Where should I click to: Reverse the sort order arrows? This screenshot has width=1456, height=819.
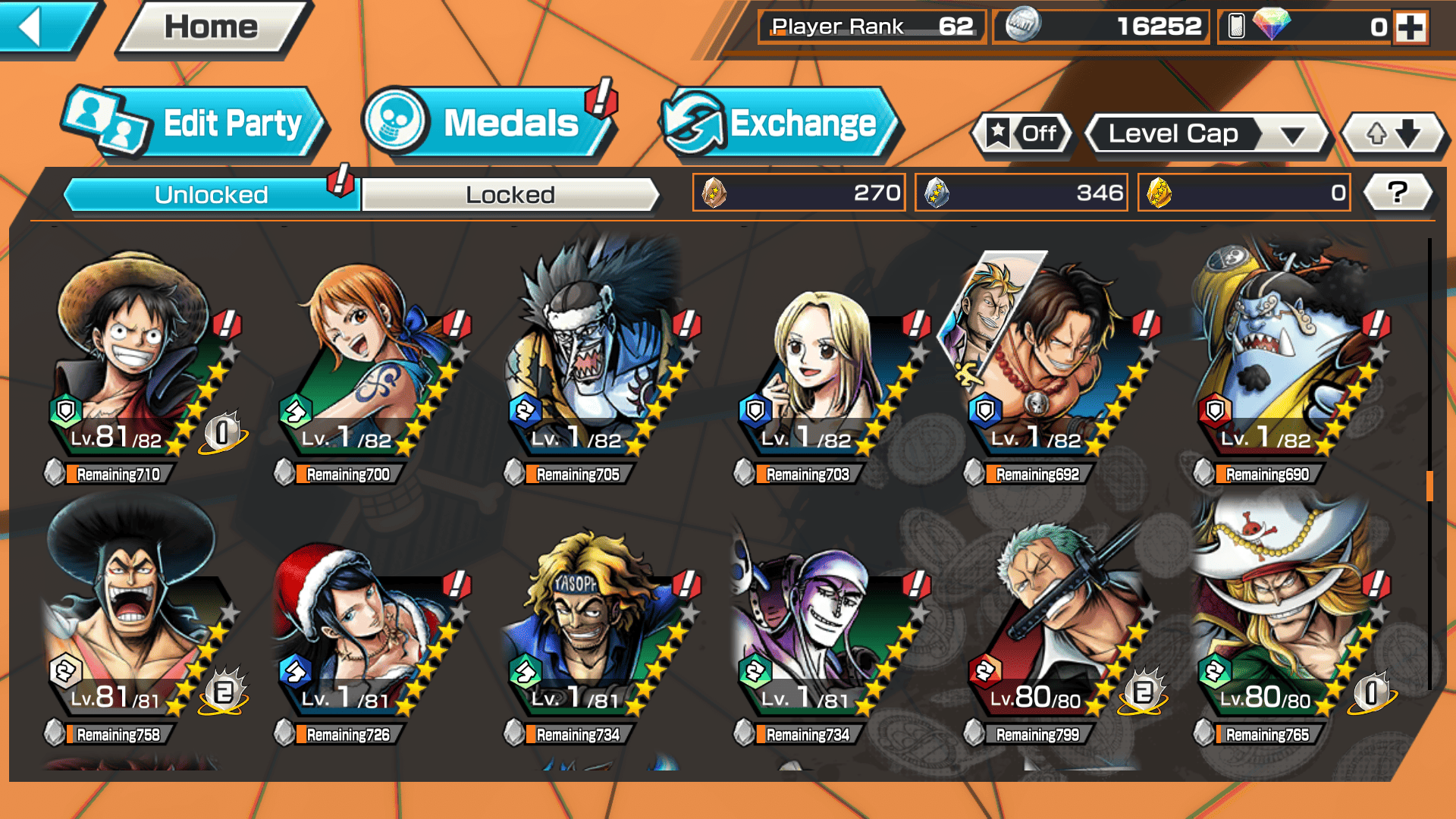[1394, 134]
